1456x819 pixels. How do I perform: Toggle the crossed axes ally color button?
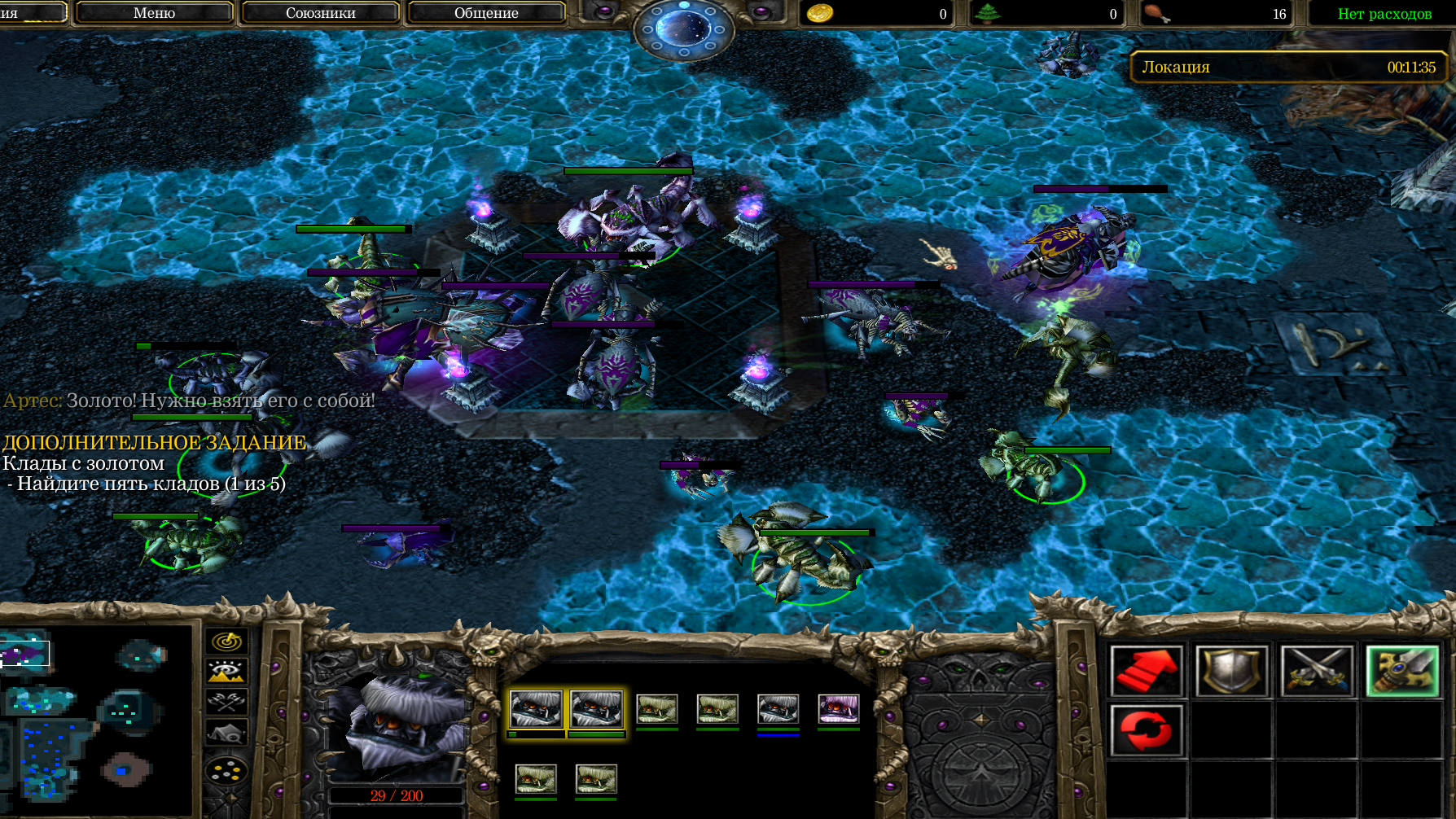click(226, 701)
